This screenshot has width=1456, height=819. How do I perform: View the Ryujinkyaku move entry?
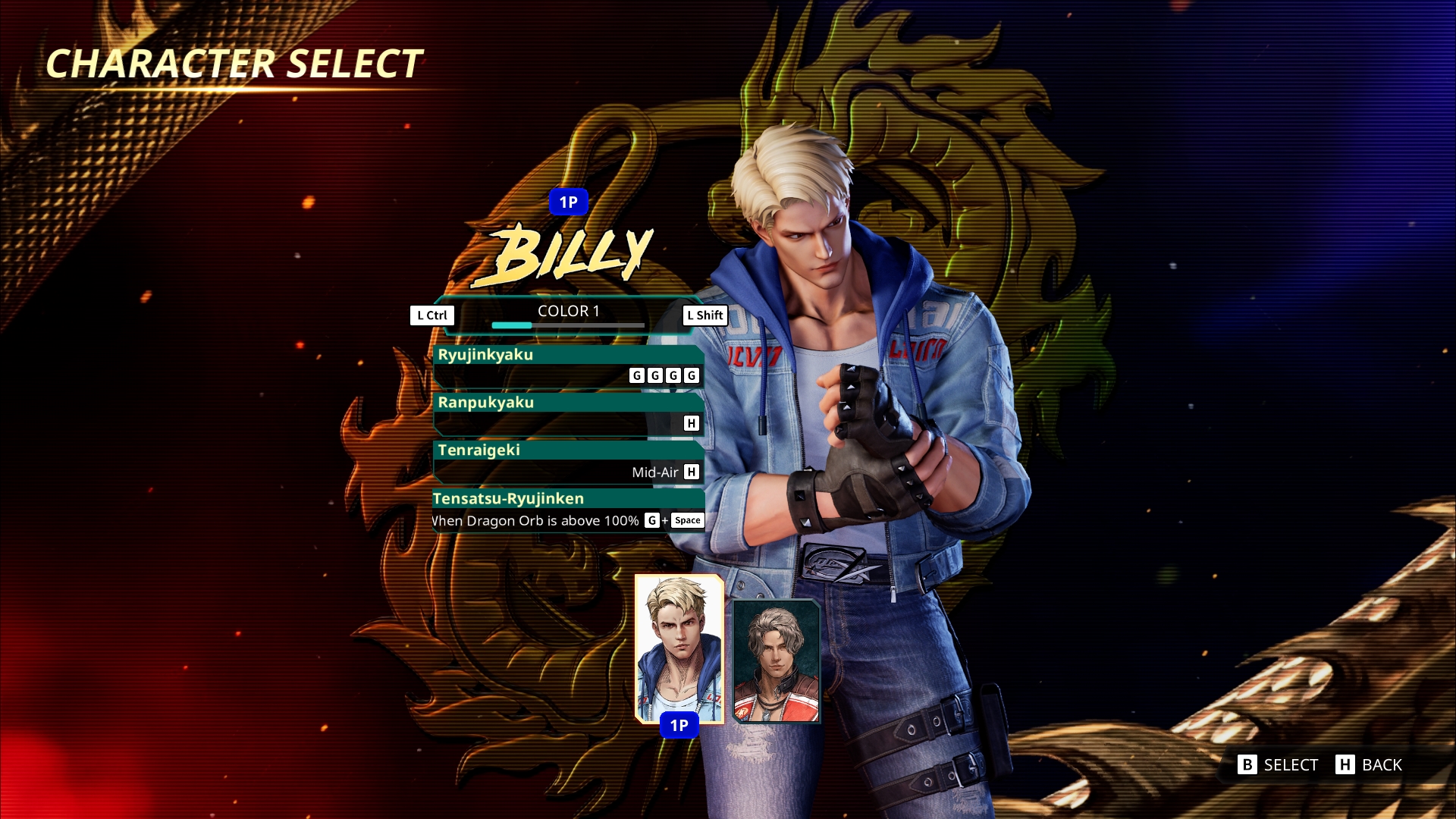tap(568, 366)
